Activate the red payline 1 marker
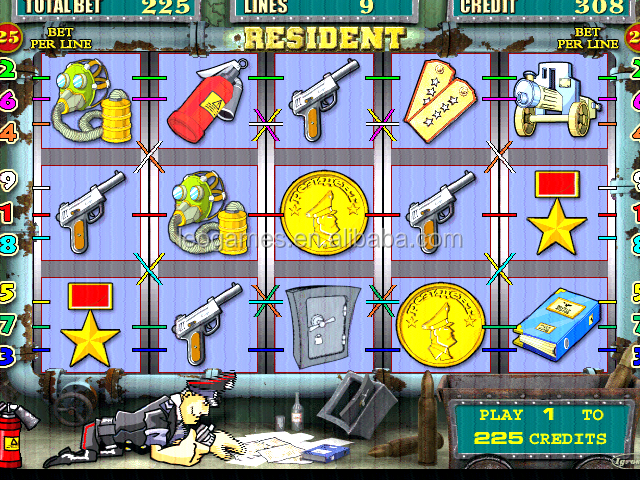The width and height of the screenshot is (640, 480). click(x=9, y=212)
